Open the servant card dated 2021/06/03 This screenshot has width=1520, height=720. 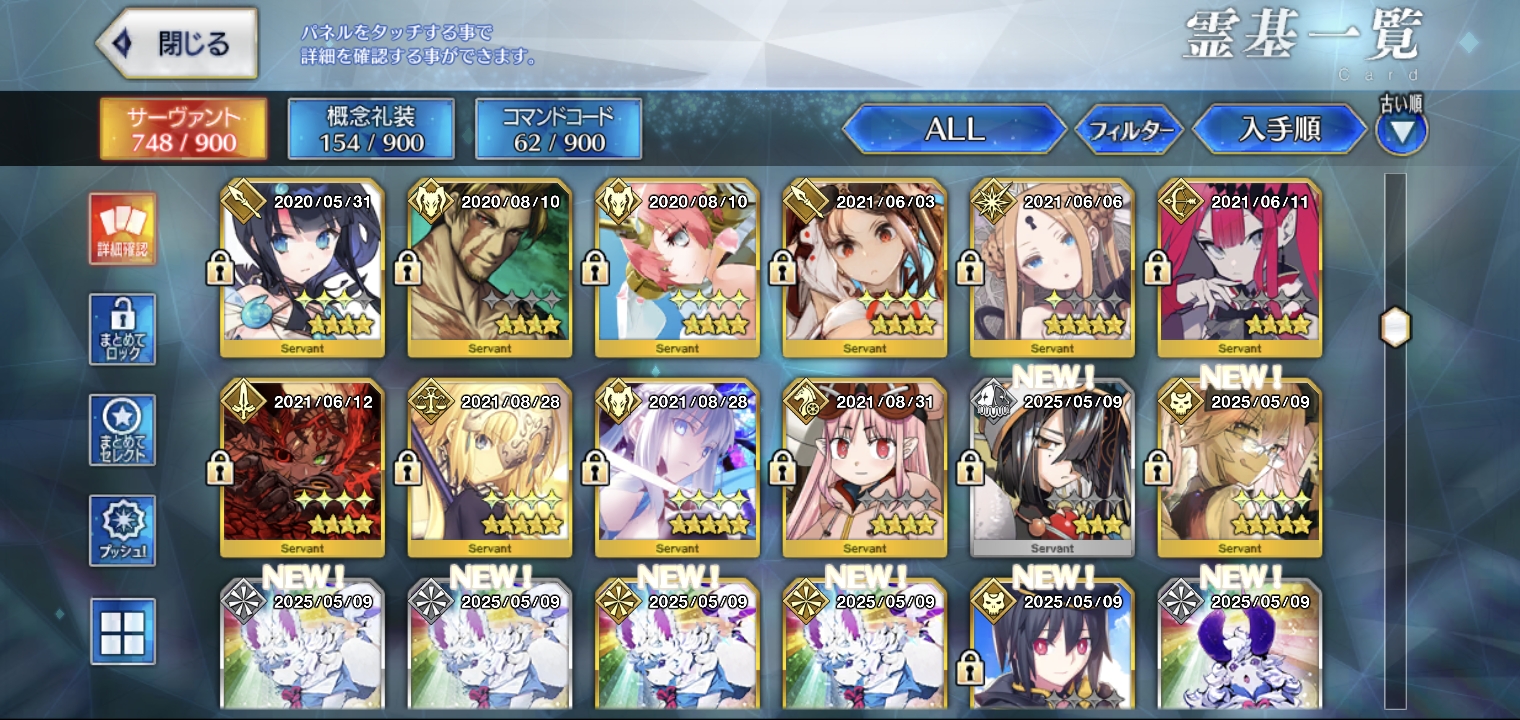click(864, 268)
